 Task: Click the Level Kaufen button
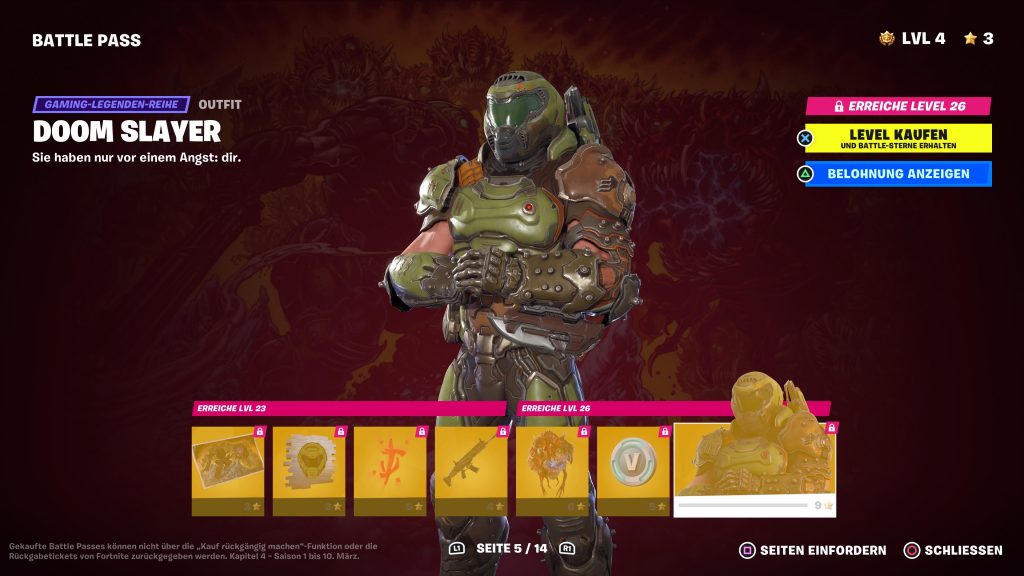coord(897,138)
